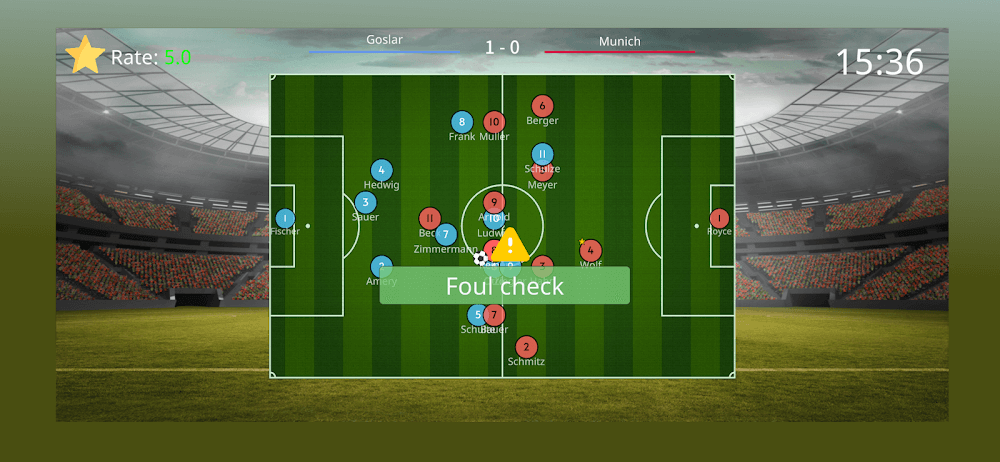Select blue number 7 player Zimmermann
1000x462 pixels.
click(x=446, y=234)
